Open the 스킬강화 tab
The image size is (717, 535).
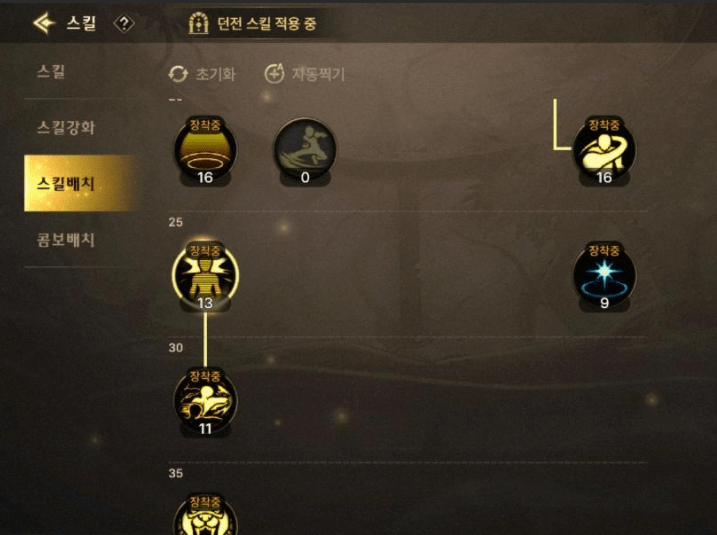point(66,128)
